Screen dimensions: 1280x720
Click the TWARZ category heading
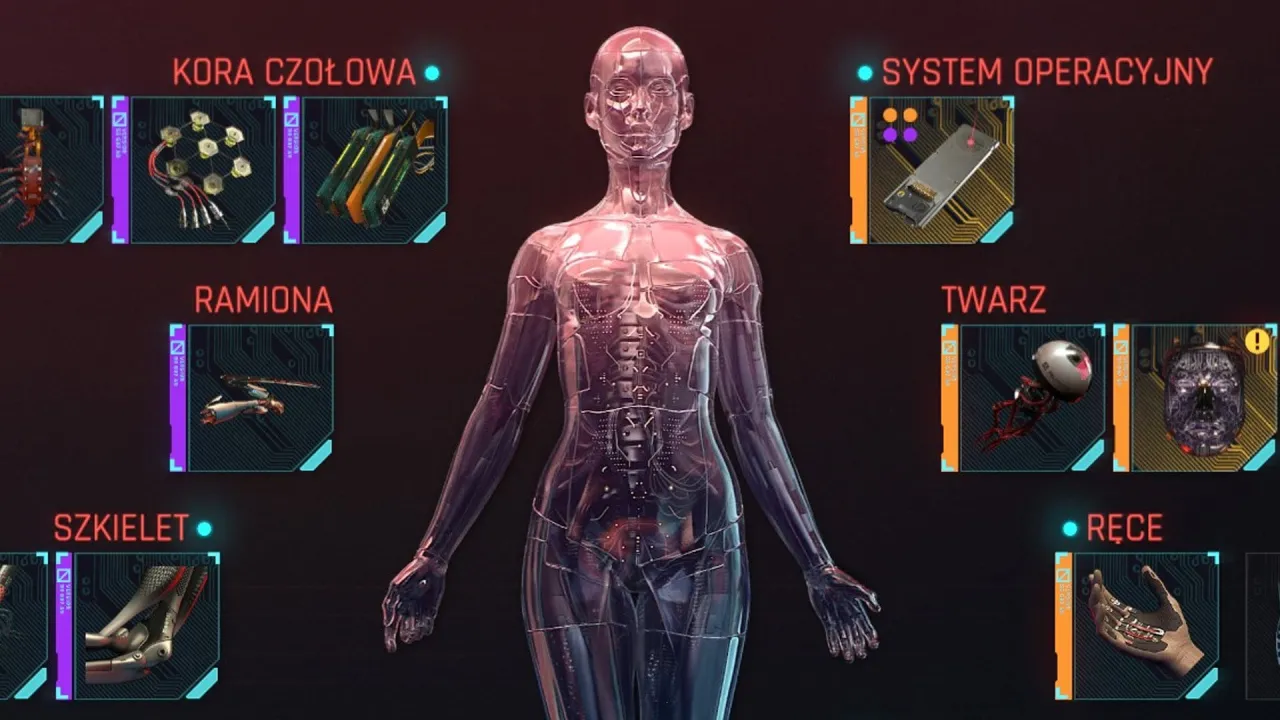[x=991, y=297]
